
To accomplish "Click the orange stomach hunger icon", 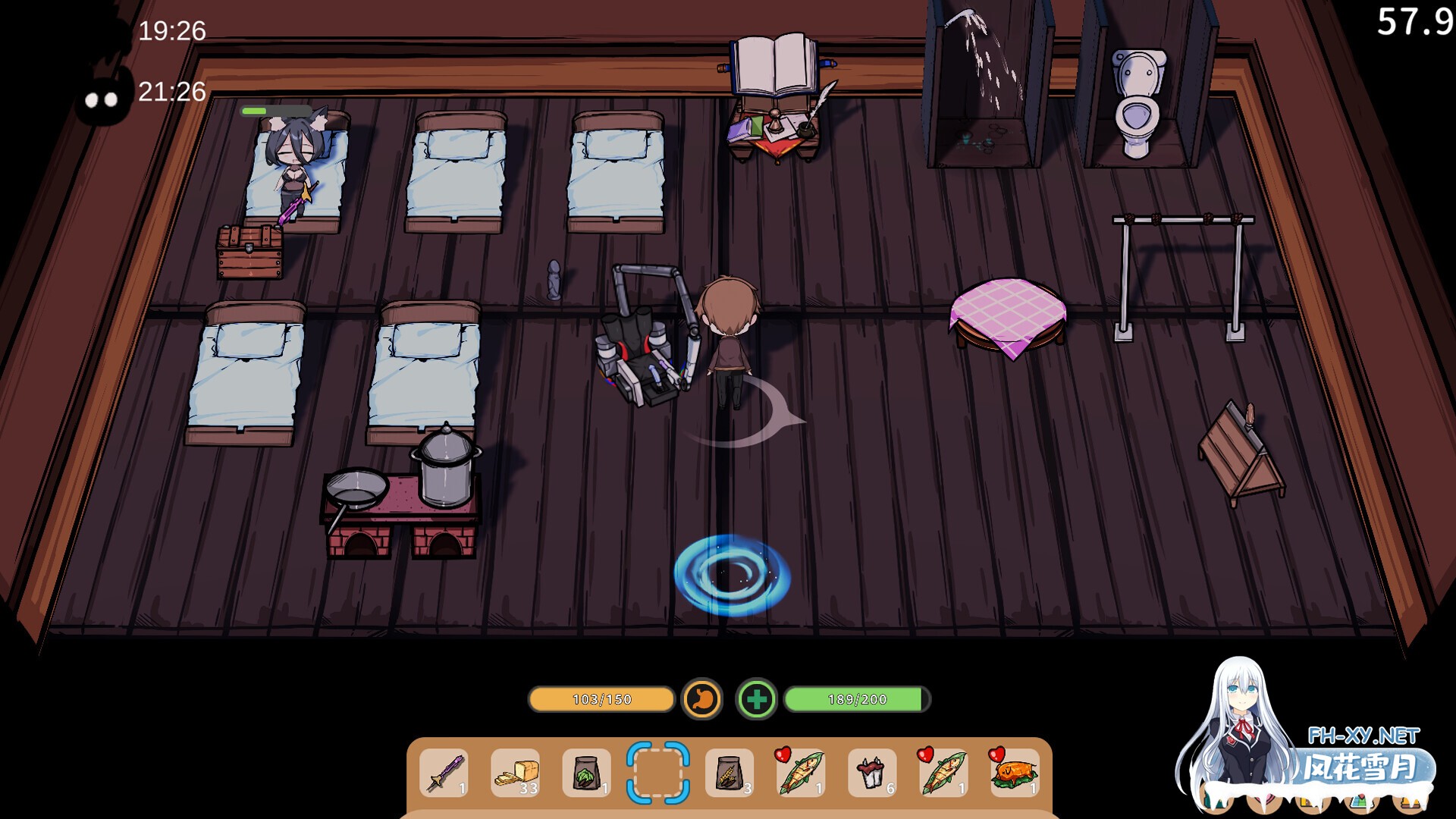I will tap(702, 699).
